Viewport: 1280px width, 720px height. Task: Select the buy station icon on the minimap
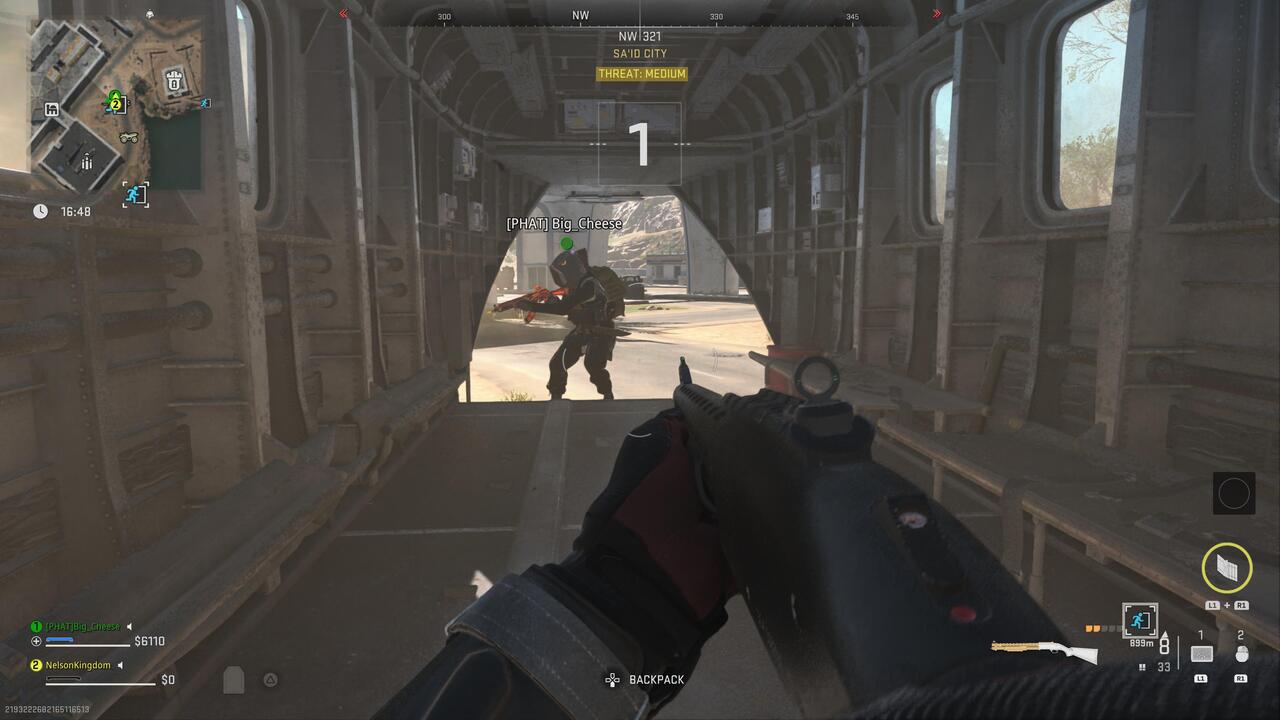[x=51, y=109]
